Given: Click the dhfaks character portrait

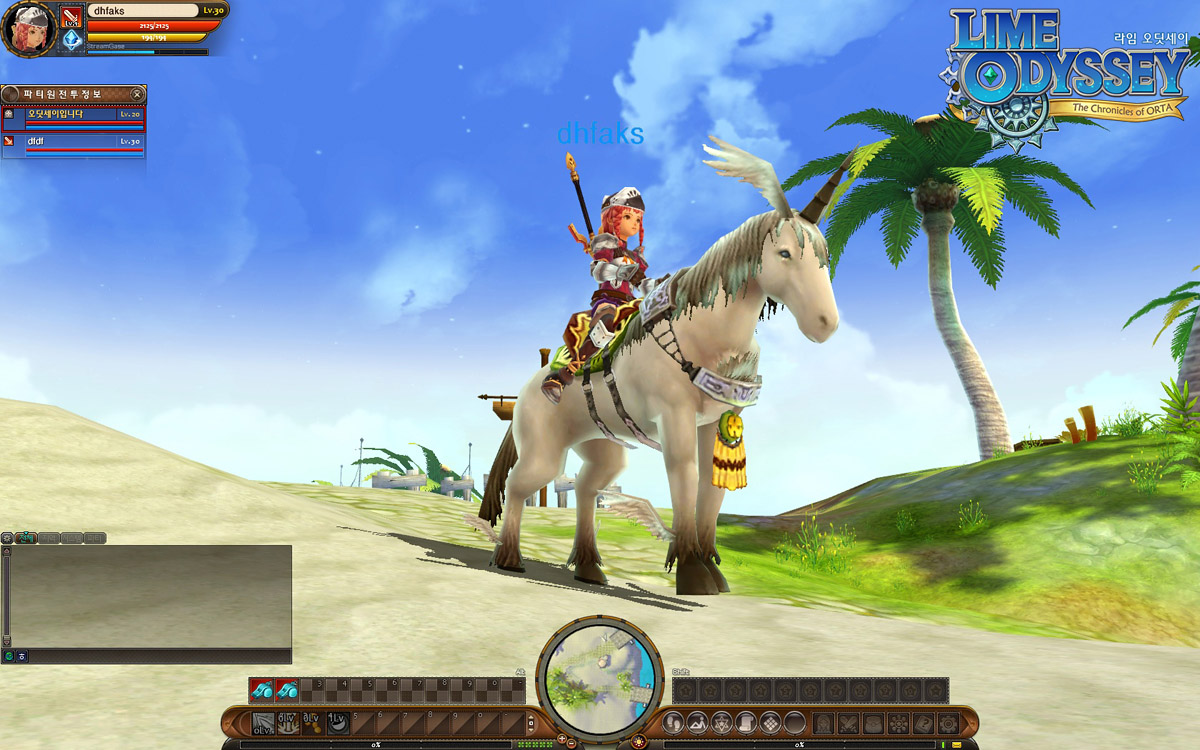Looking at the screenshot, I should coord(28,30).
